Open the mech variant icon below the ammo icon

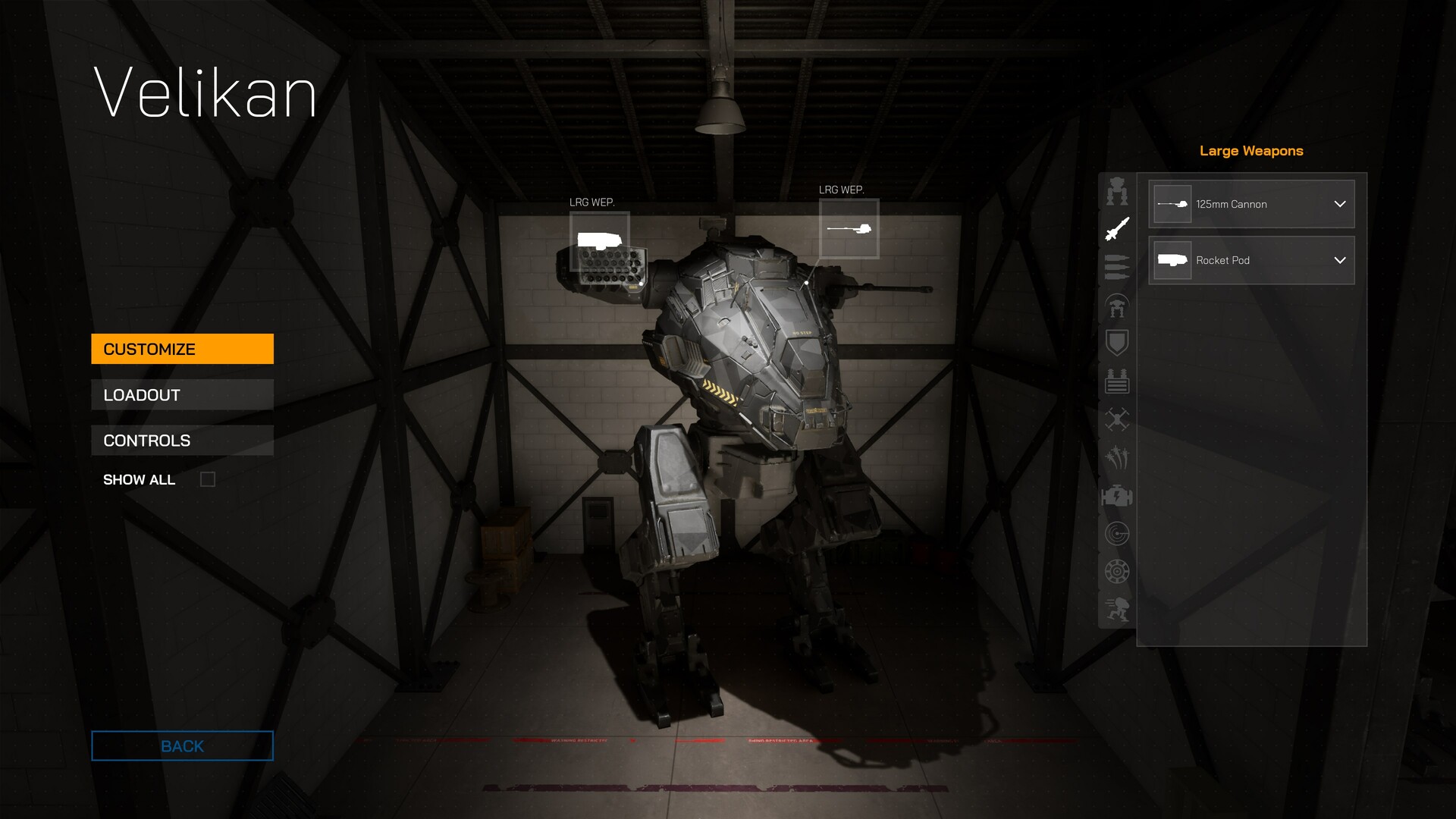tap(1116, 307)
